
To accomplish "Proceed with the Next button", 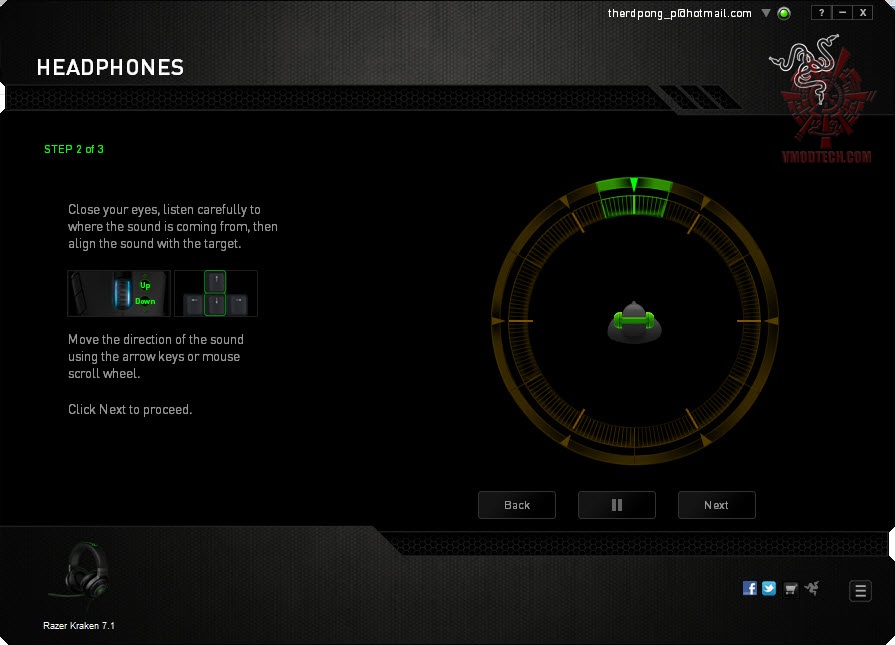I will click(716, 505).
